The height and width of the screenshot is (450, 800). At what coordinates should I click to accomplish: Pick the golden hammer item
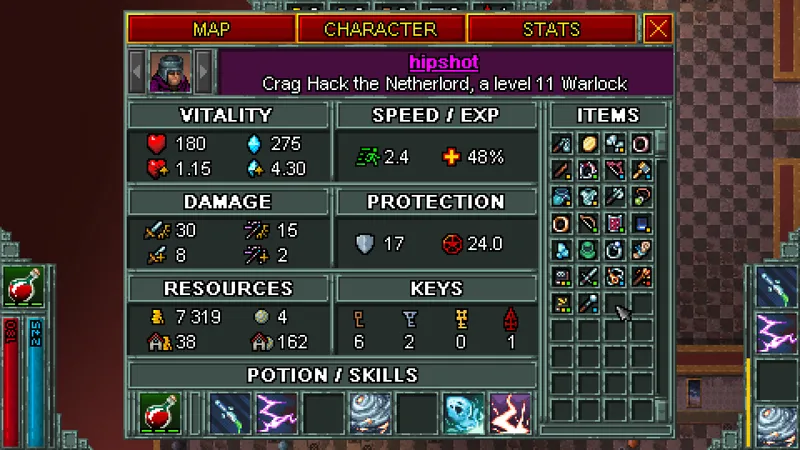[x=641, y=170]
